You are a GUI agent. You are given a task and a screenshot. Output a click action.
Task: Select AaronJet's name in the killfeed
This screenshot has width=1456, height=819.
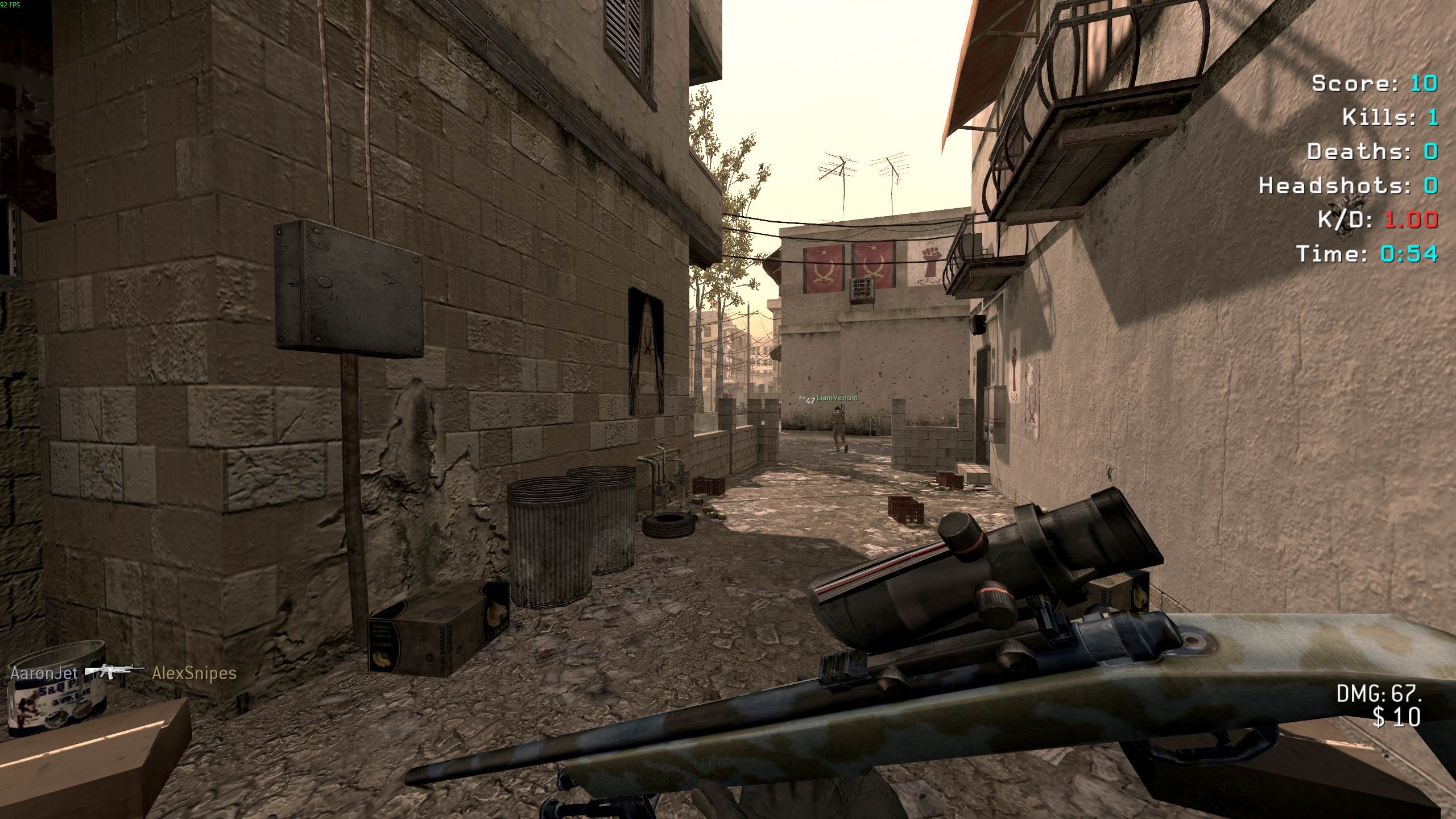tap(44, 673)
